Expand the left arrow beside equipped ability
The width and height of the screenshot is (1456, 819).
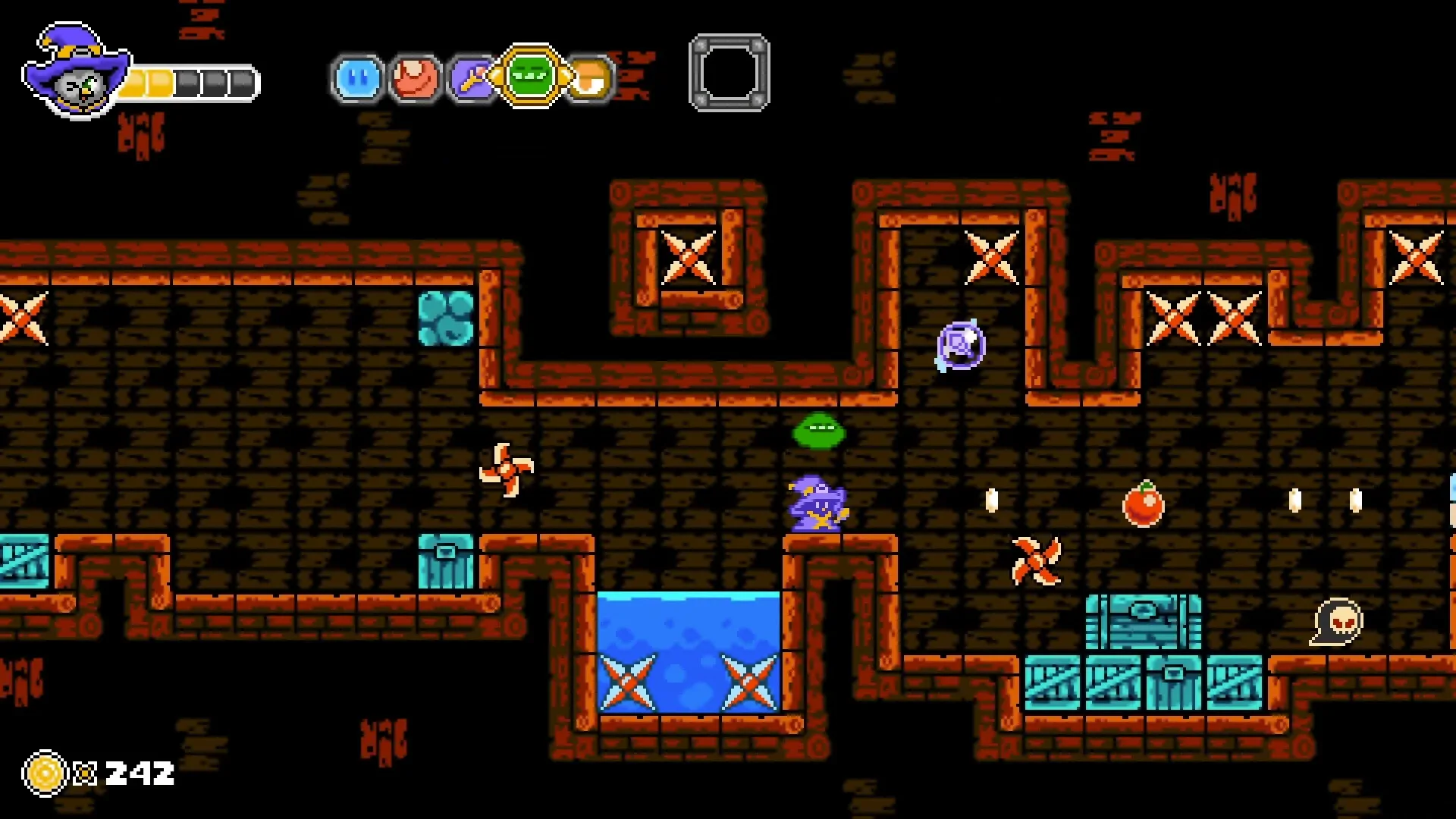tap(497, 73)
